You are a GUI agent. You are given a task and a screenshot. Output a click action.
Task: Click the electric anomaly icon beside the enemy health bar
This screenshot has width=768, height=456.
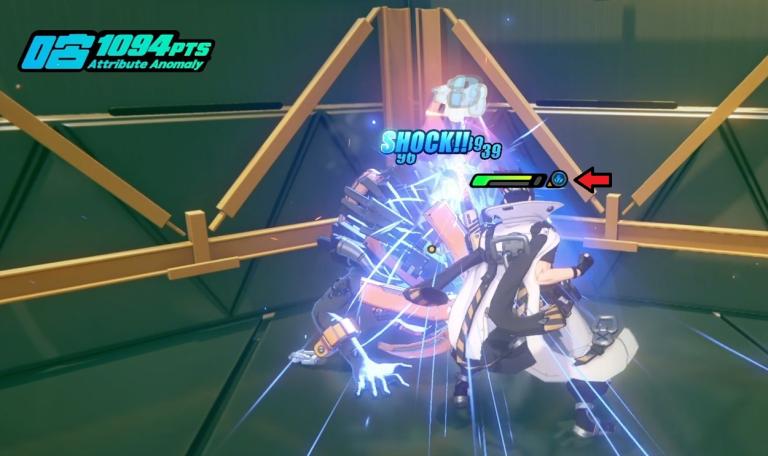[559, 180]
